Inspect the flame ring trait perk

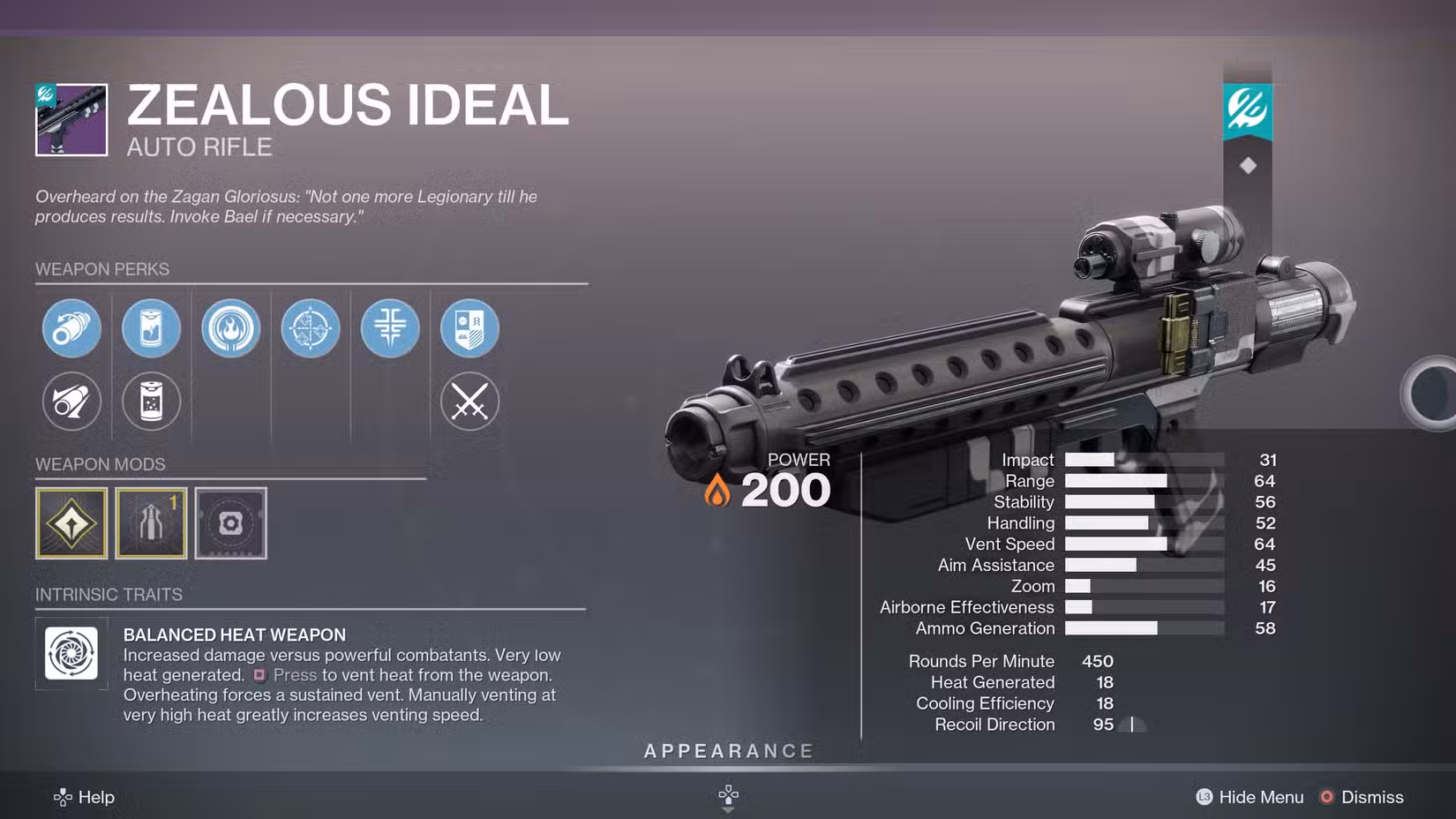(x=230, y=328)
